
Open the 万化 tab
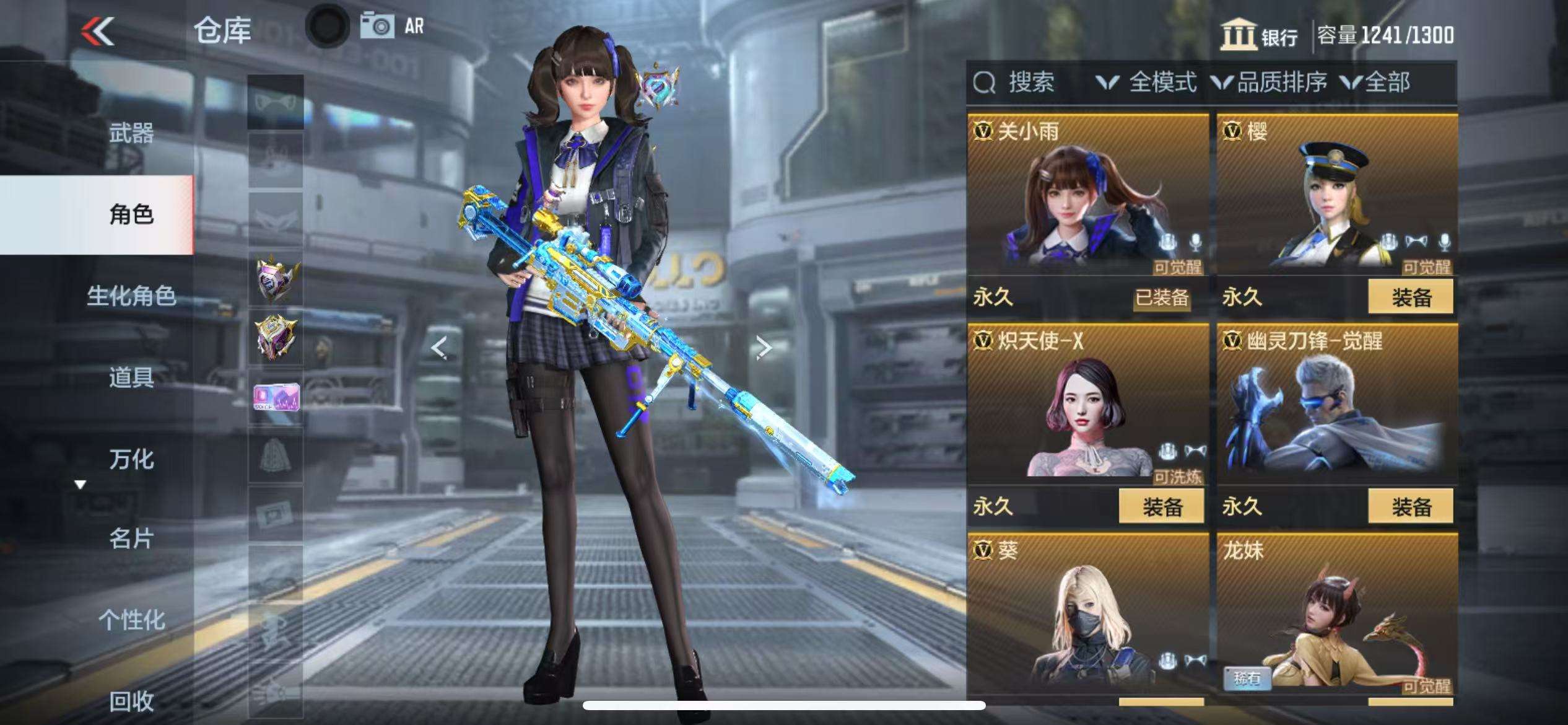[131, 459]
